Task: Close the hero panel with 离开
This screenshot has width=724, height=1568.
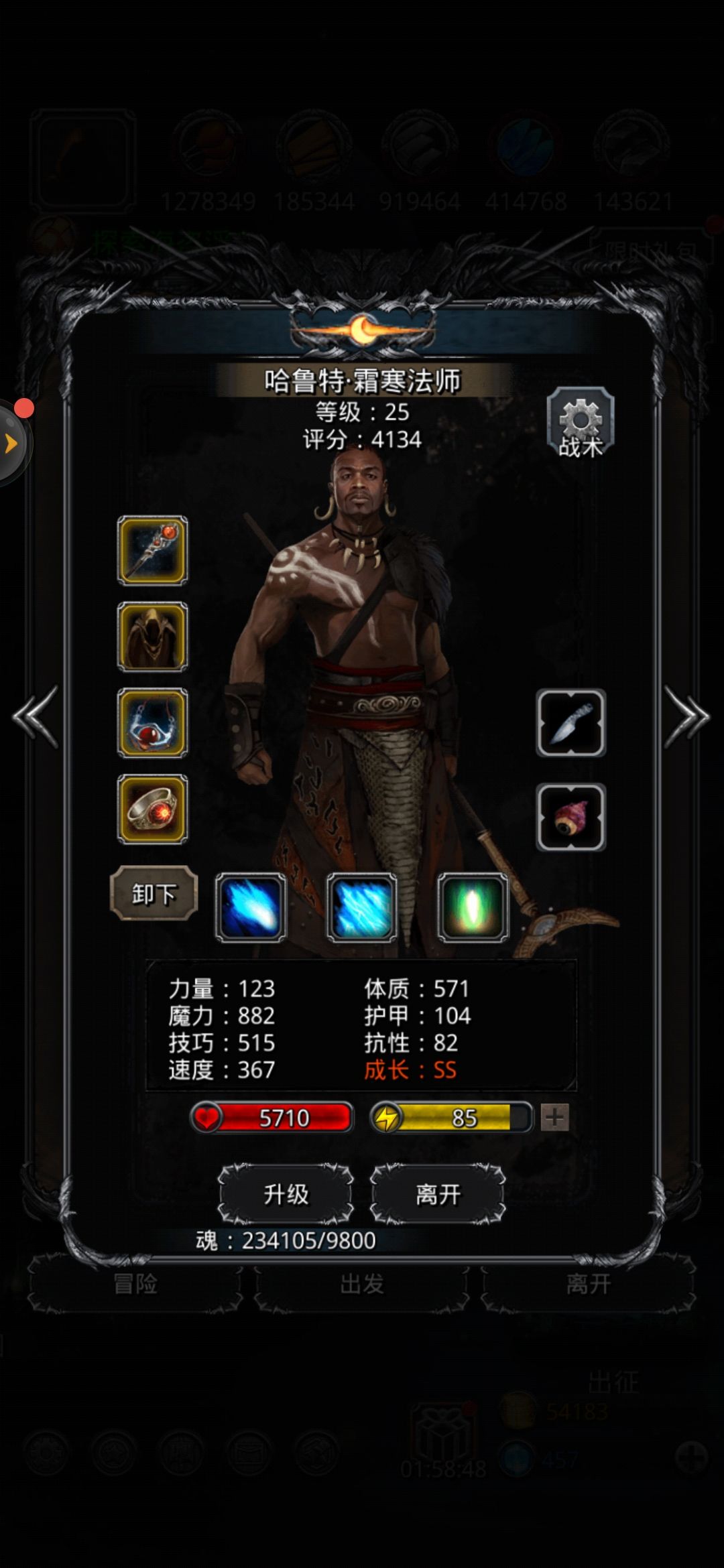Action: click(x=438, y=1194)
